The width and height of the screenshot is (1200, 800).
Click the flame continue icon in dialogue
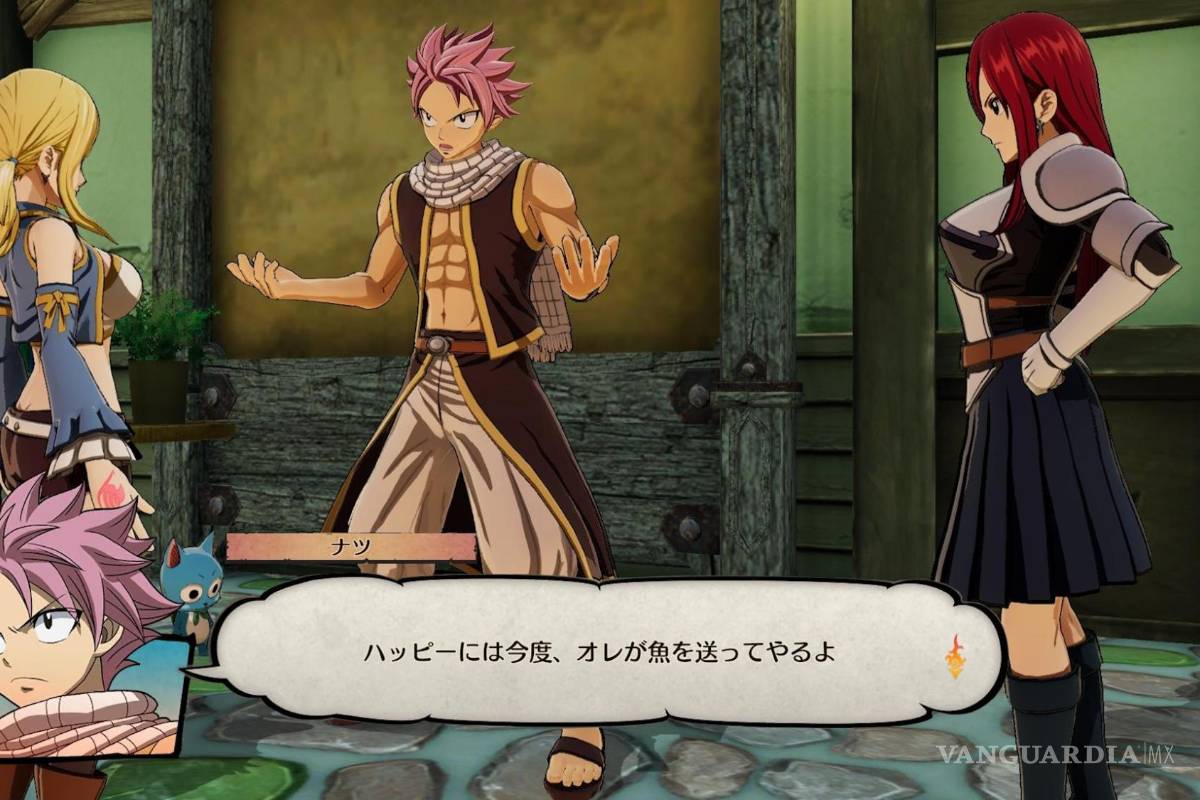(955, 656)
